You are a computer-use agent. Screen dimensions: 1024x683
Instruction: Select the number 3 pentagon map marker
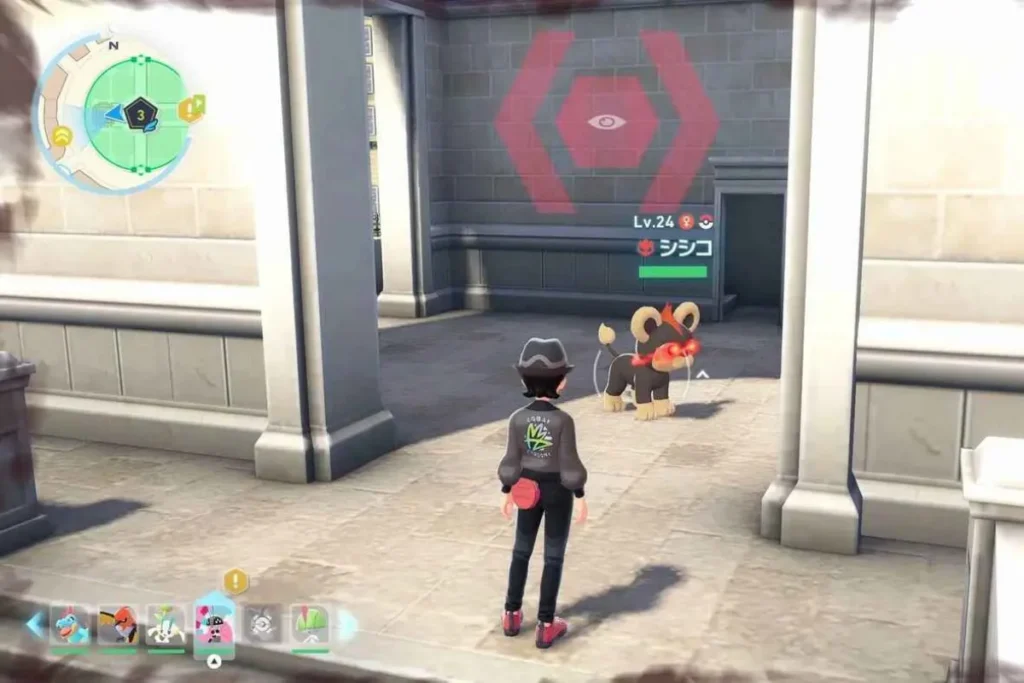pos(142,114)
